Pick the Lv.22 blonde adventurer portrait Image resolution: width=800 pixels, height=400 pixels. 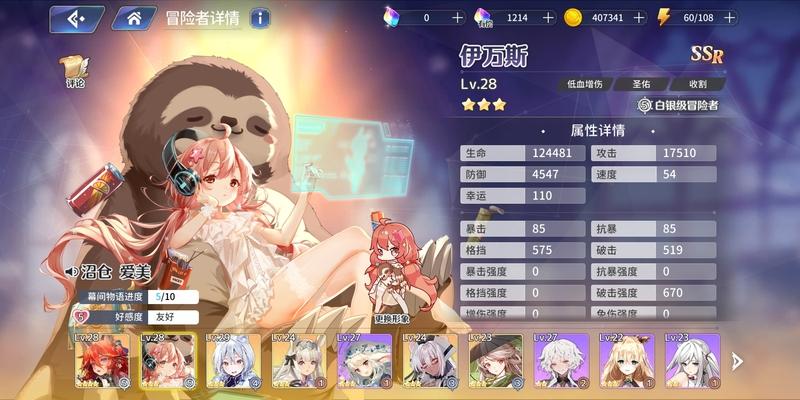[x=626, y=360]
